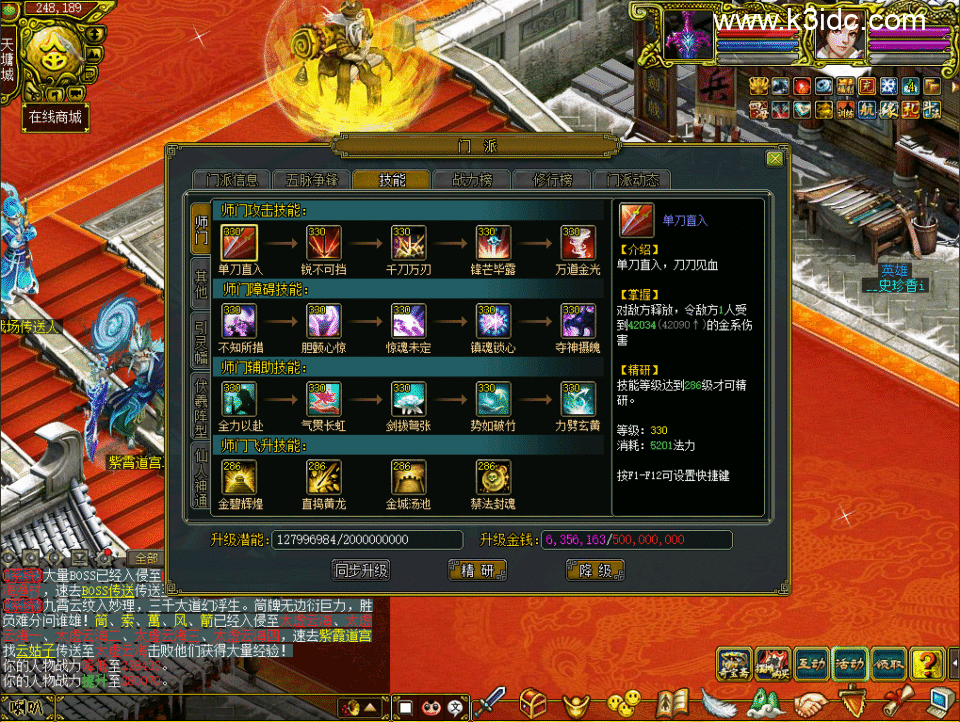This screenshot has width=960, height=722.
Task: Switch to the 修行榜 tab
Action: tap(552, 180)
